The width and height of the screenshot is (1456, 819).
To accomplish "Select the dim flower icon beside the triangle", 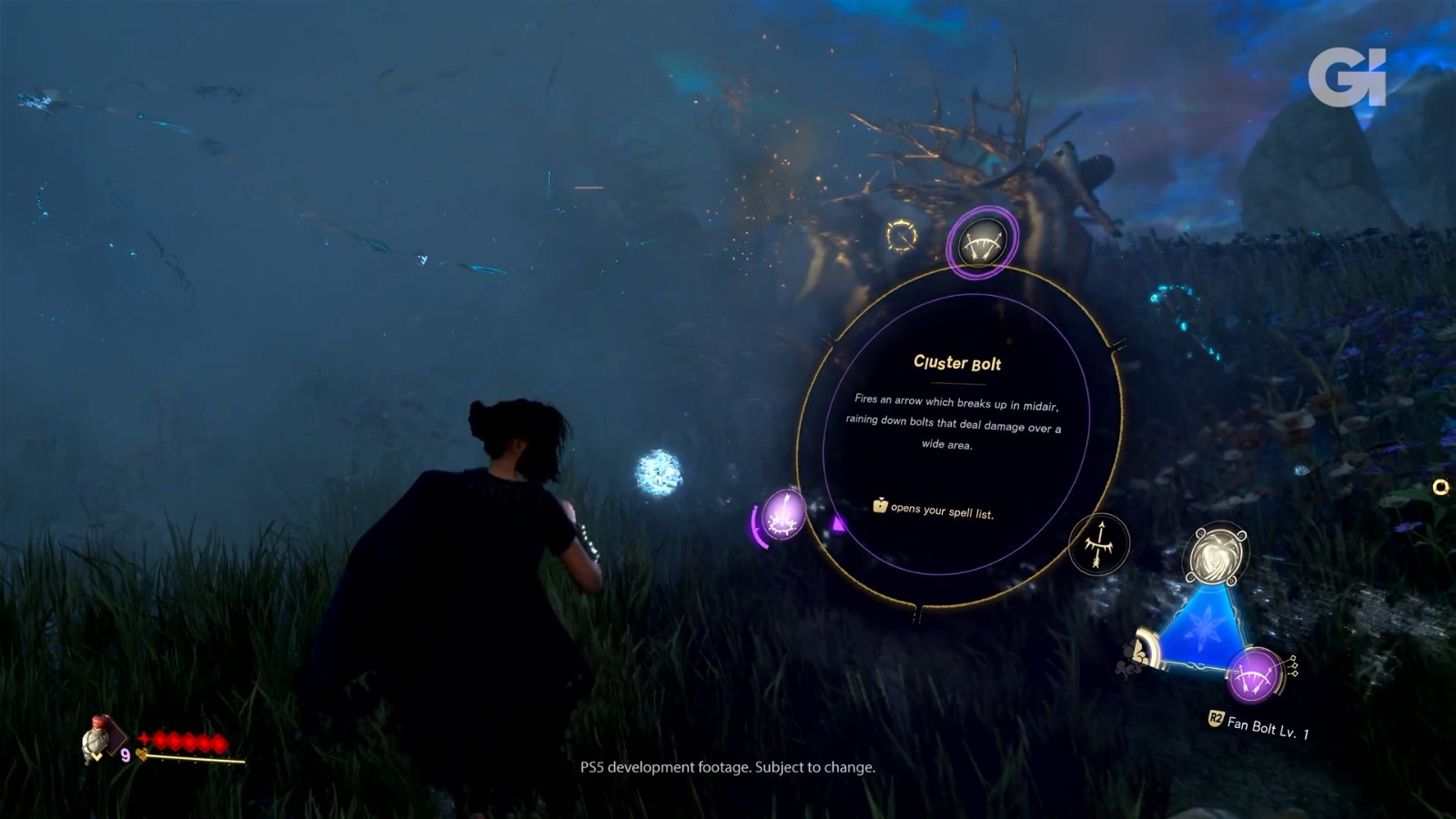I will (x=1134, y=655).
